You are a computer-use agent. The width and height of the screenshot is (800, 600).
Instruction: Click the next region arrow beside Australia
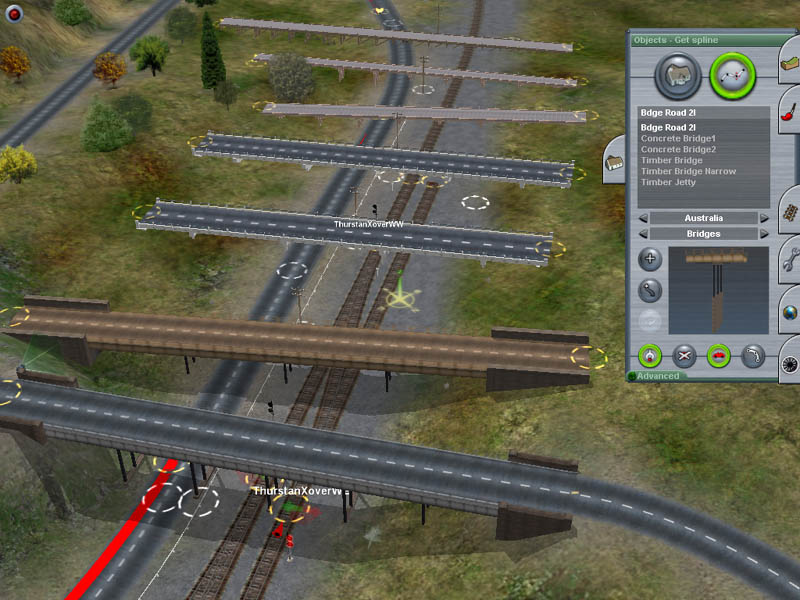[x=764, y=218]
